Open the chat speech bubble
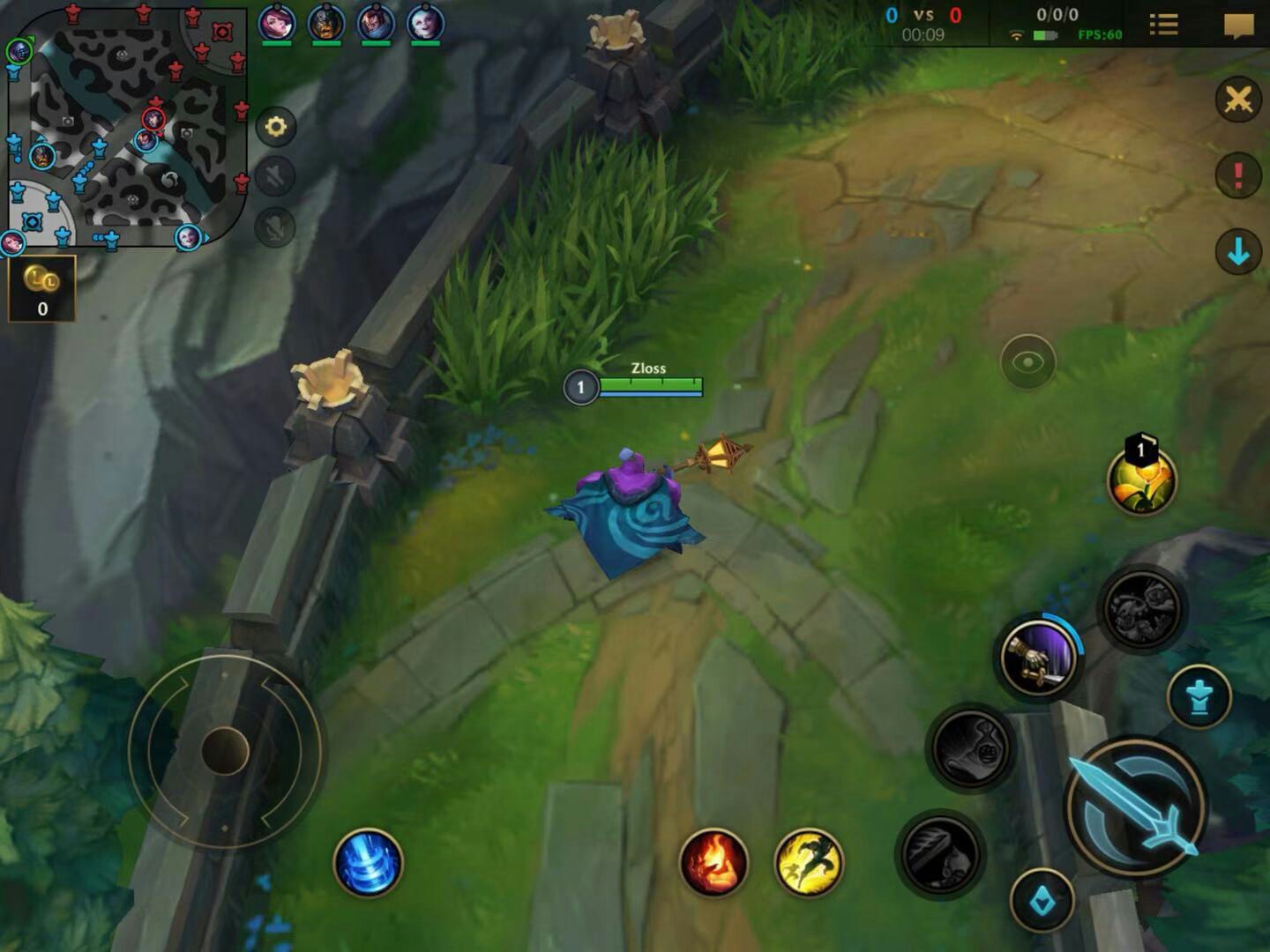1270x952 pixels. [x=1238, y=25]
